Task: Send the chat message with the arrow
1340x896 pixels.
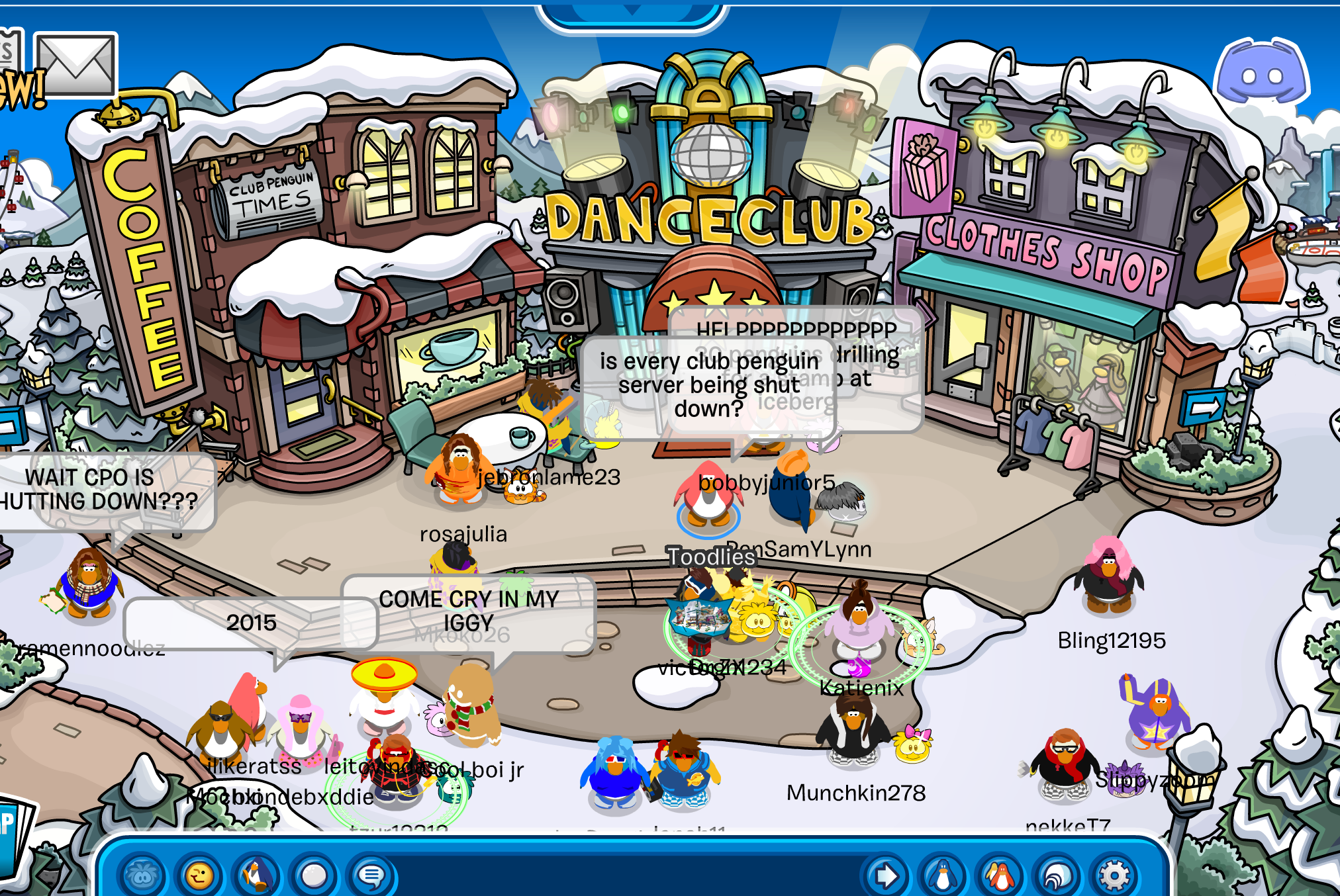Action: tap(886, 876)
